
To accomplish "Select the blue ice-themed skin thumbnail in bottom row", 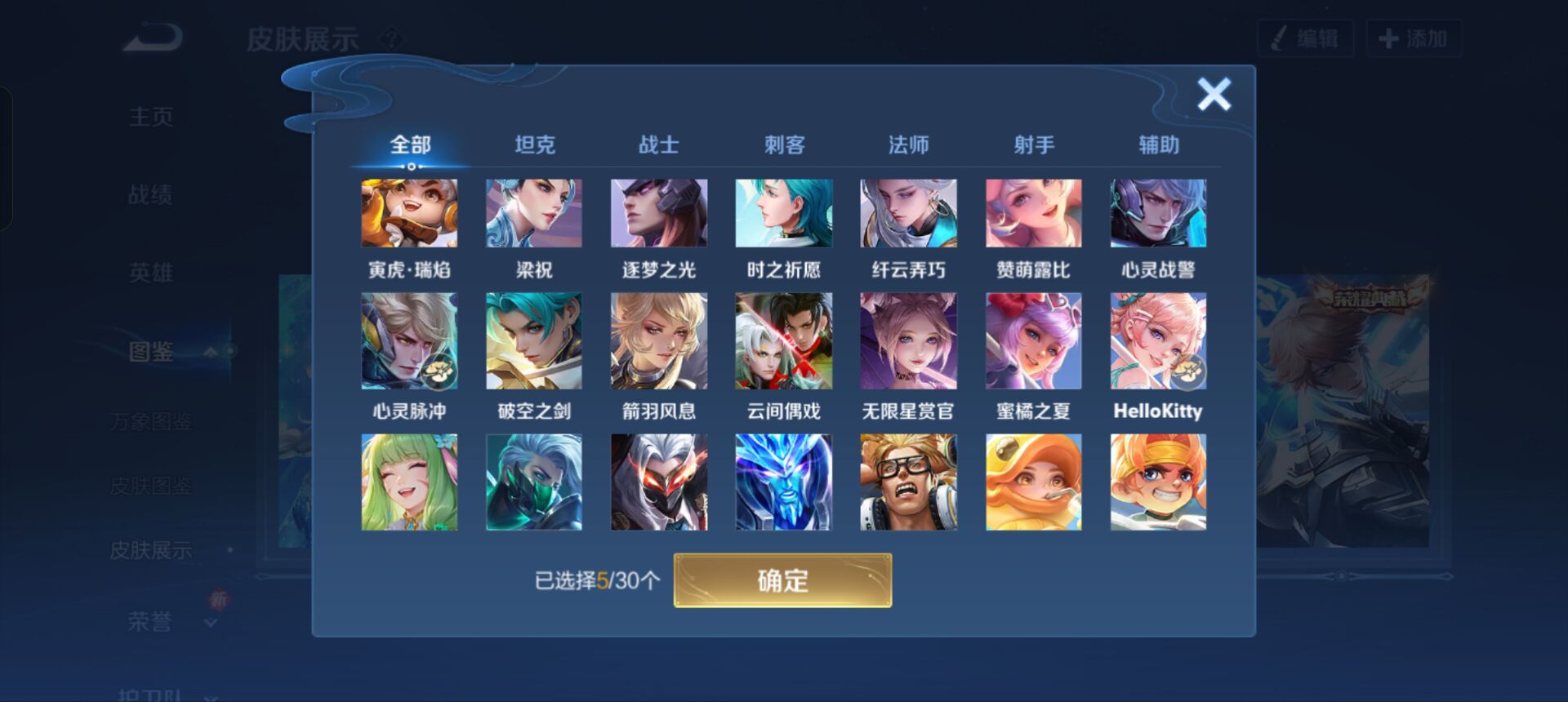I will tap(783, 482).
